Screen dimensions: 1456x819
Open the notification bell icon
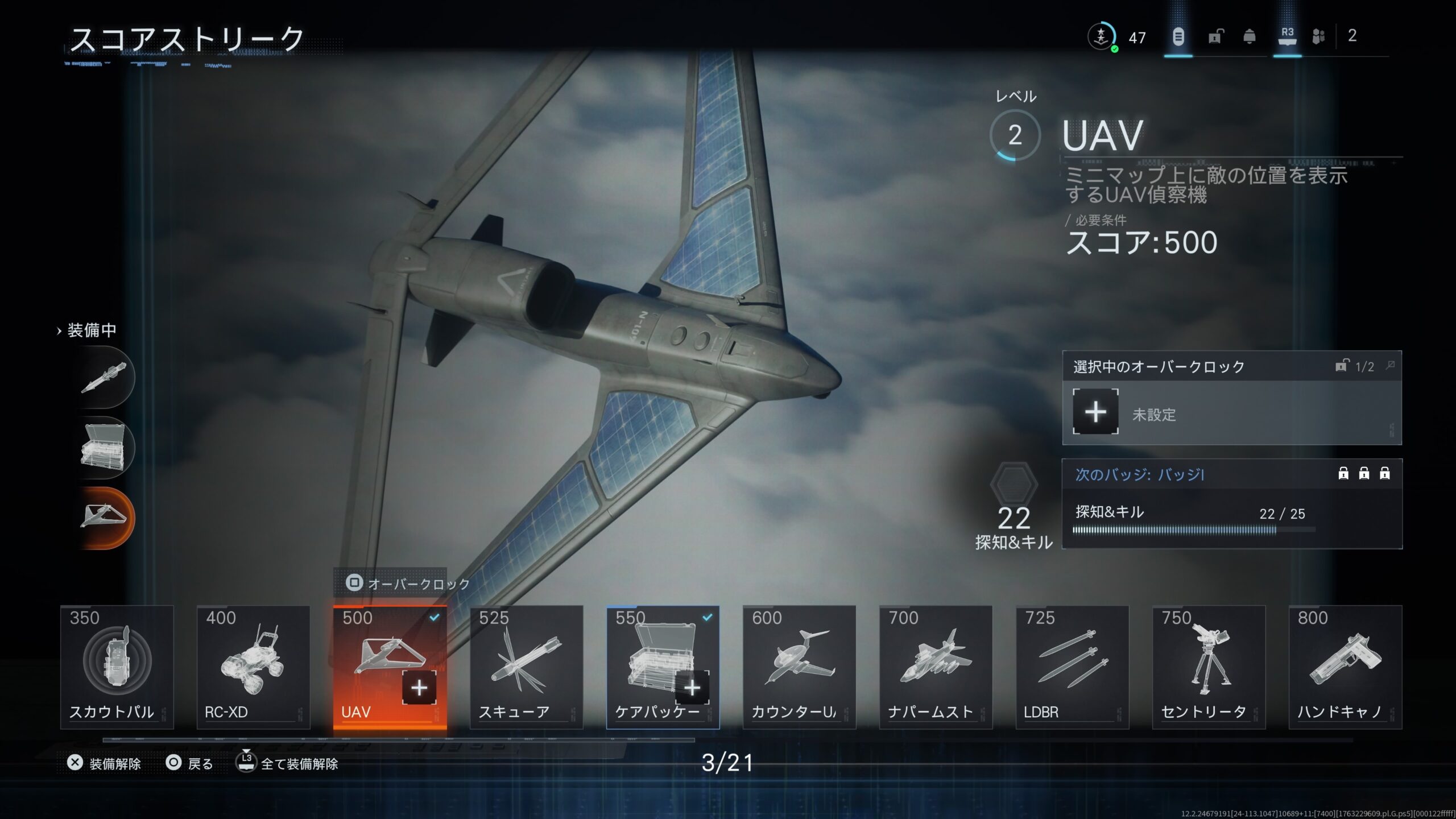pos(1250,37)
